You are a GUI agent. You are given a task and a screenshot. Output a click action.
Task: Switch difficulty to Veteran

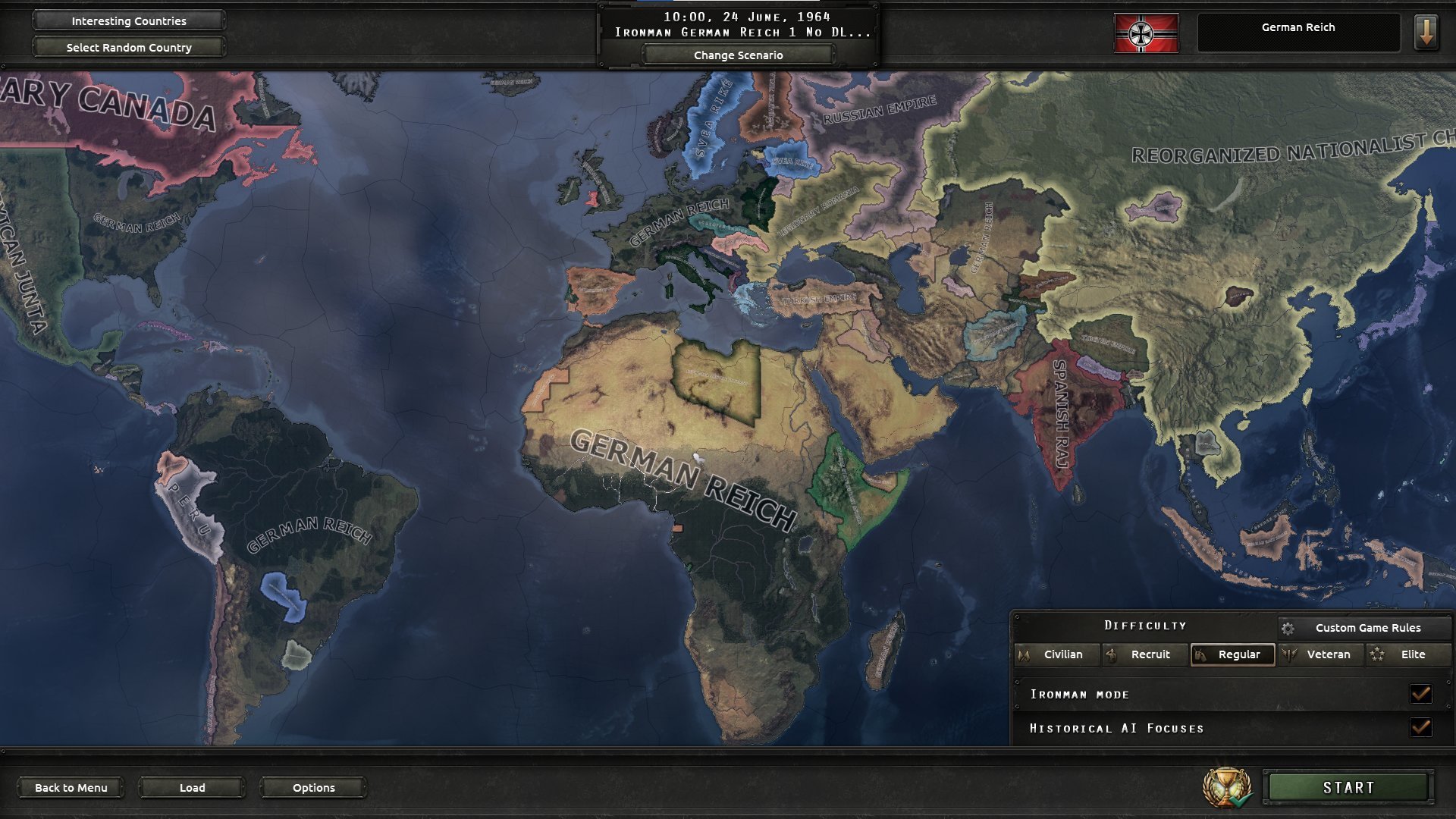(1321, 654)
